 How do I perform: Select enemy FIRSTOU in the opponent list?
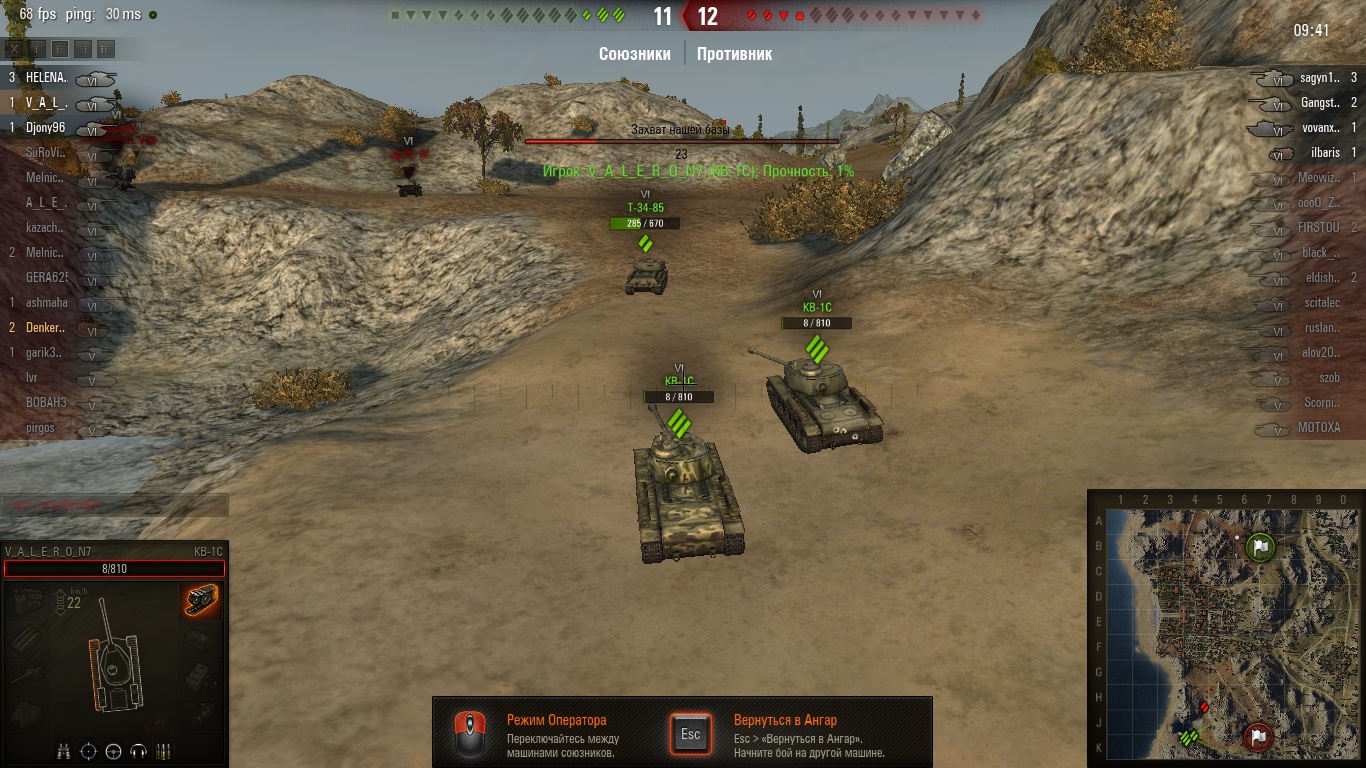coord(1318,228)
